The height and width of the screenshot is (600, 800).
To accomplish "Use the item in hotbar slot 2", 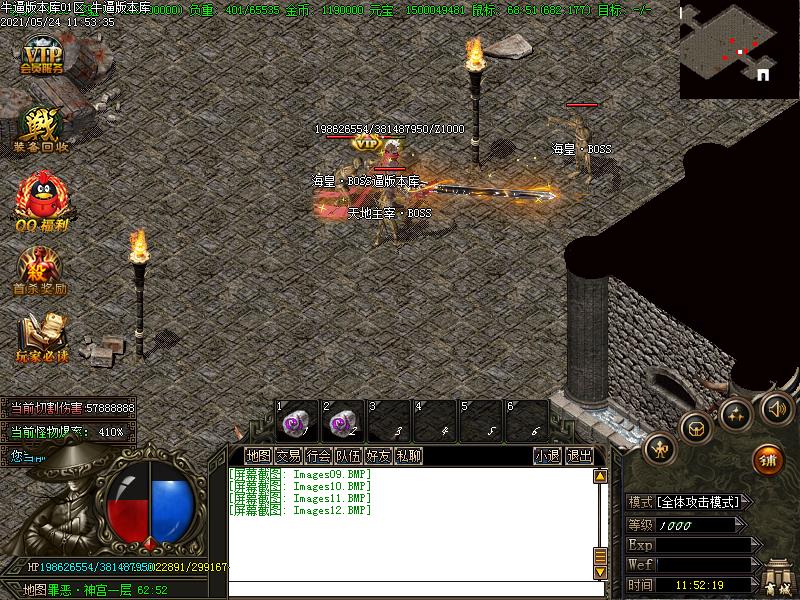I will click(343, 420).
